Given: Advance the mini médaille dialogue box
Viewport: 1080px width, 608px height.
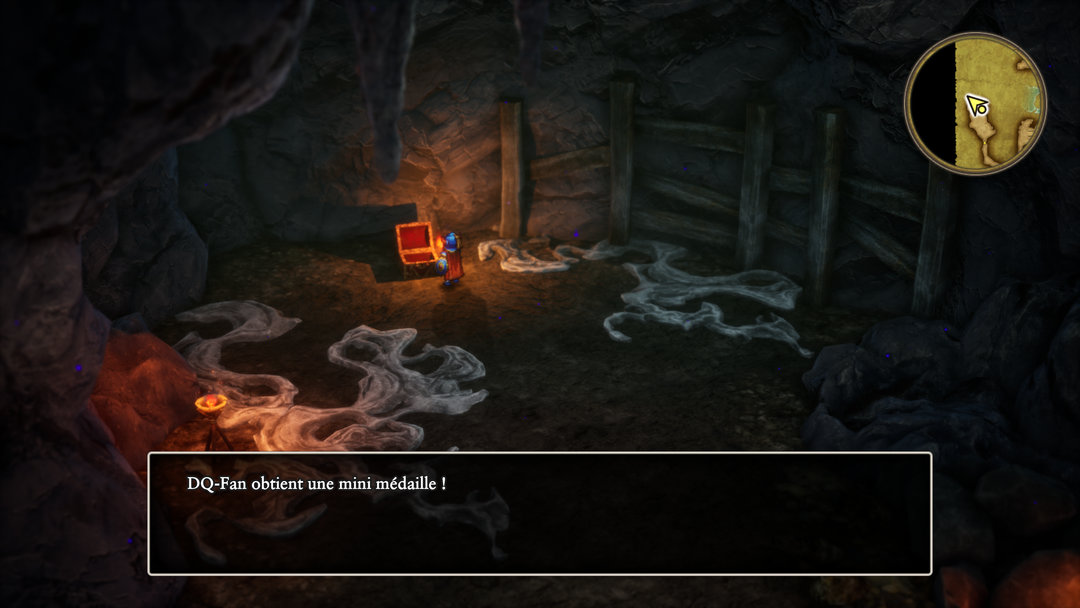Looking at the screenshot, I should 540,514.
